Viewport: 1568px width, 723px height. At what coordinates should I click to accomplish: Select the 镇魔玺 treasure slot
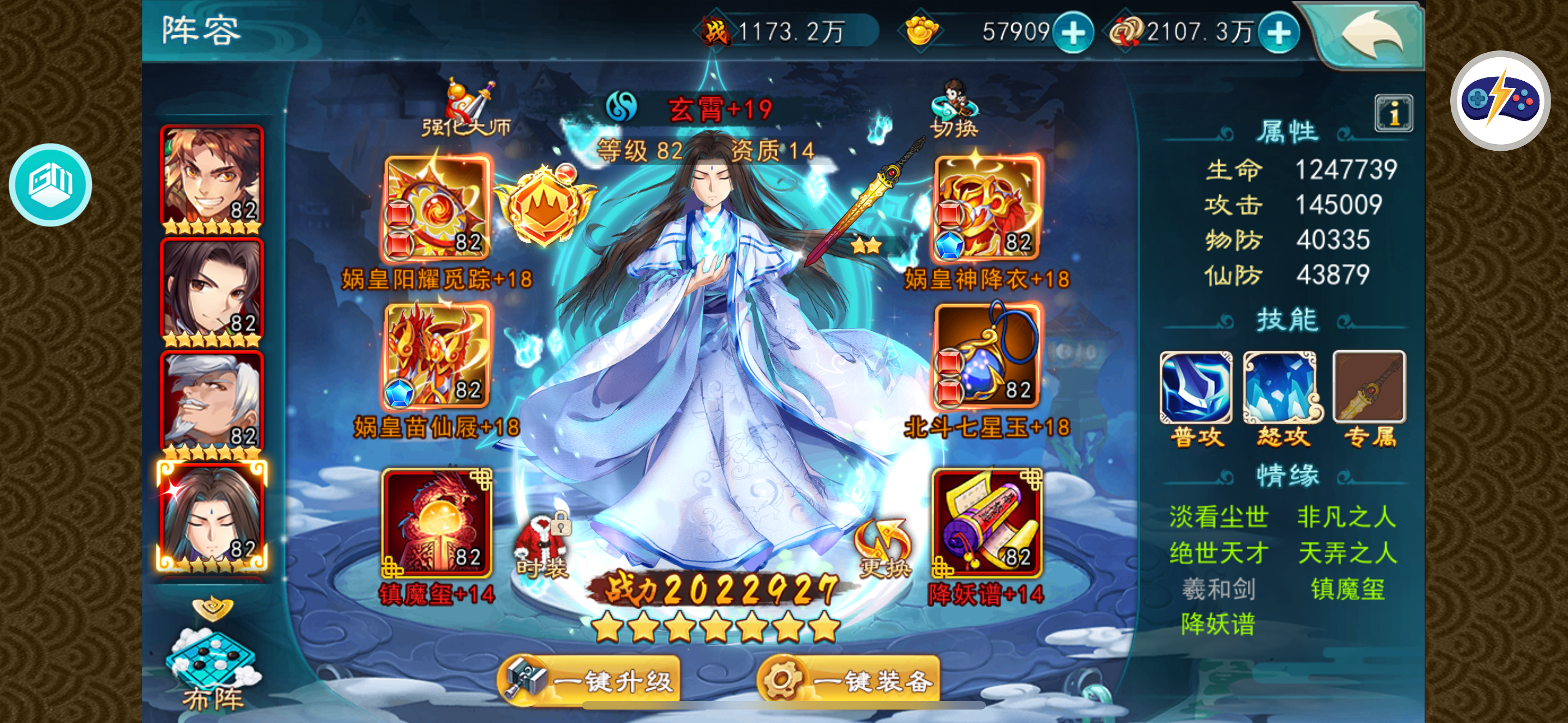coord(437,523)
